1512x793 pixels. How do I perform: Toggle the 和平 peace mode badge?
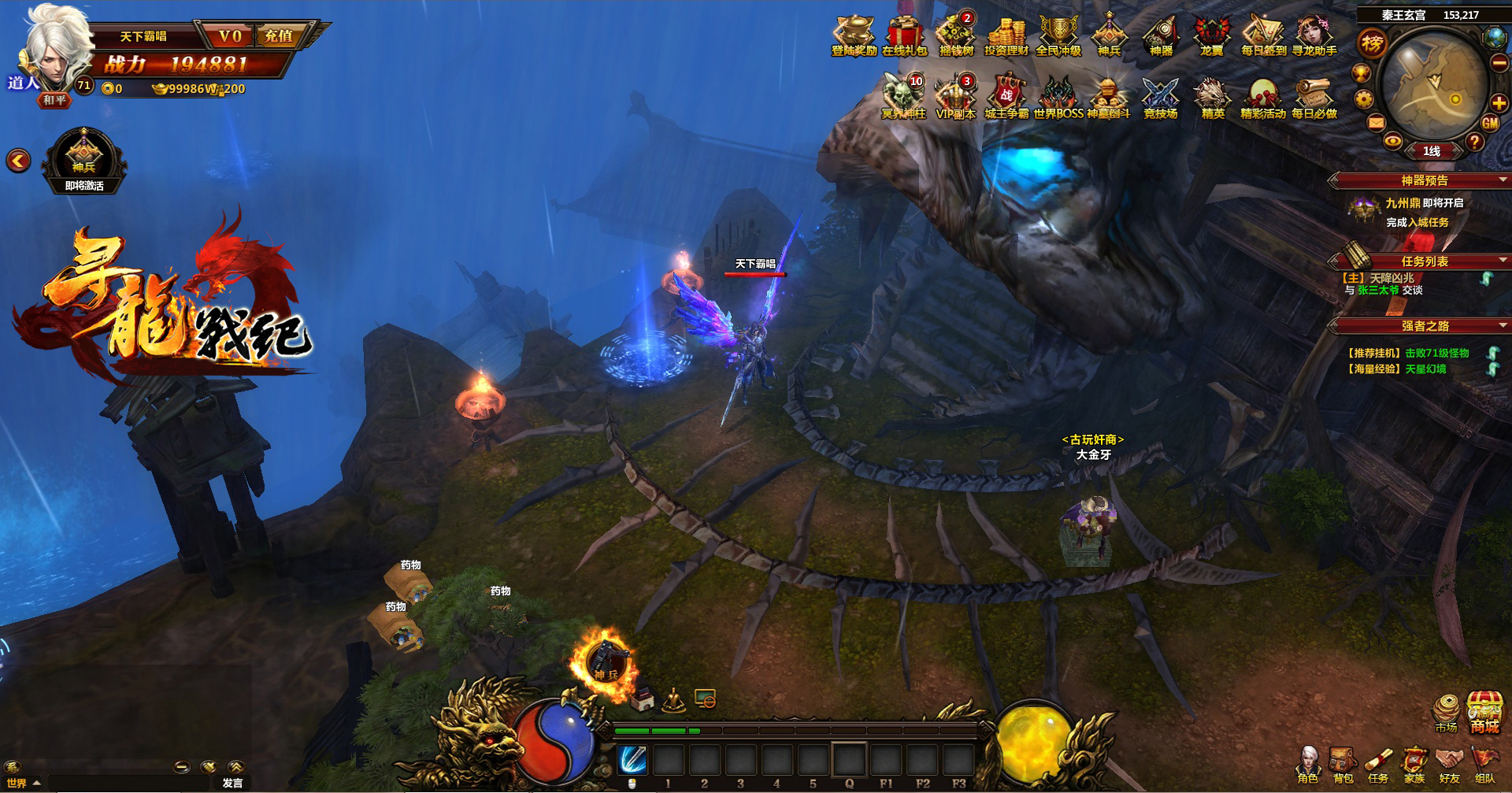tap(55, 100)
